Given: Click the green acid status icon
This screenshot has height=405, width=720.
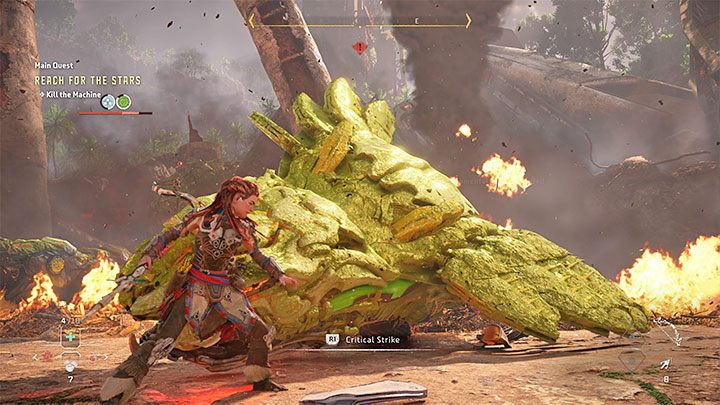Looking at the screenshot, I should [123, 101].
